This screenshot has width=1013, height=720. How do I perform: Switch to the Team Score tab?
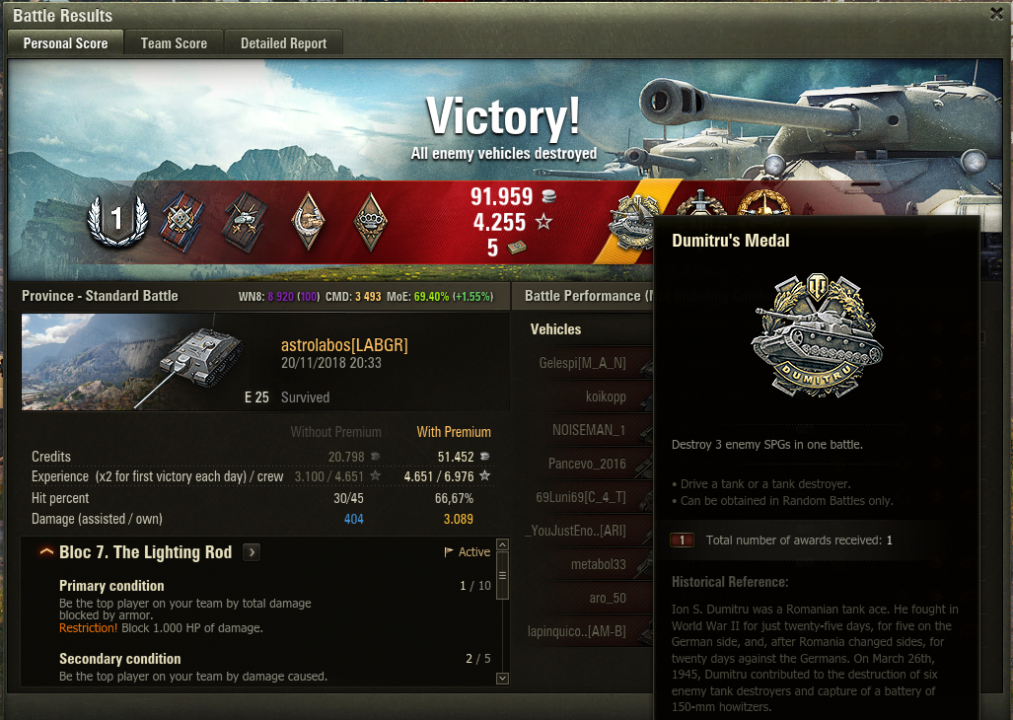click(174, 43)
